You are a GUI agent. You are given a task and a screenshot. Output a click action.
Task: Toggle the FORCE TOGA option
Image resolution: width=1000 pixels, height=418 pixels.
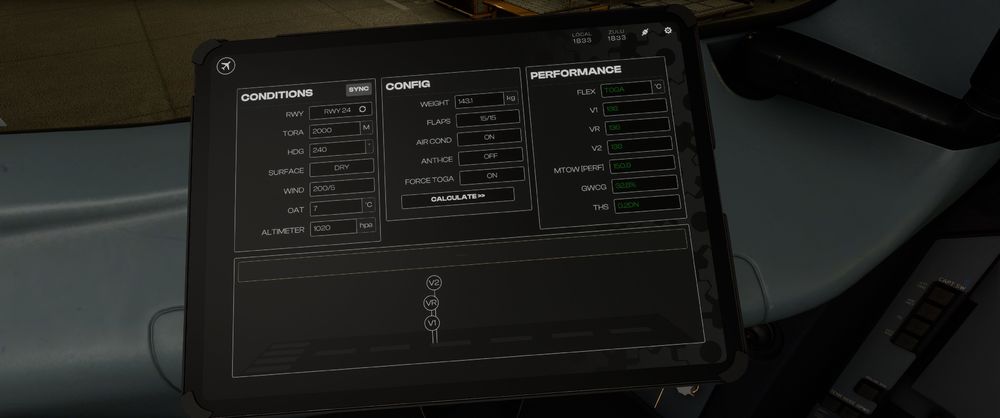click(x=490, y=175)
